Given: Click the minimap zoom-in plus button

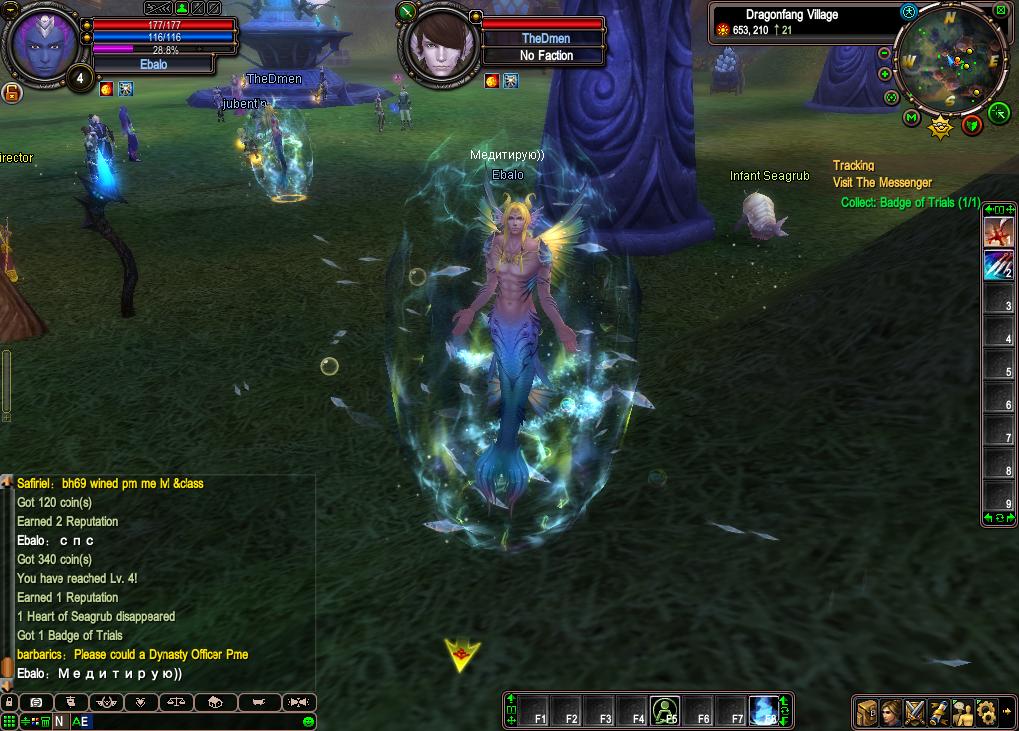Looking at the screenshot, I should tap(885, 74).
